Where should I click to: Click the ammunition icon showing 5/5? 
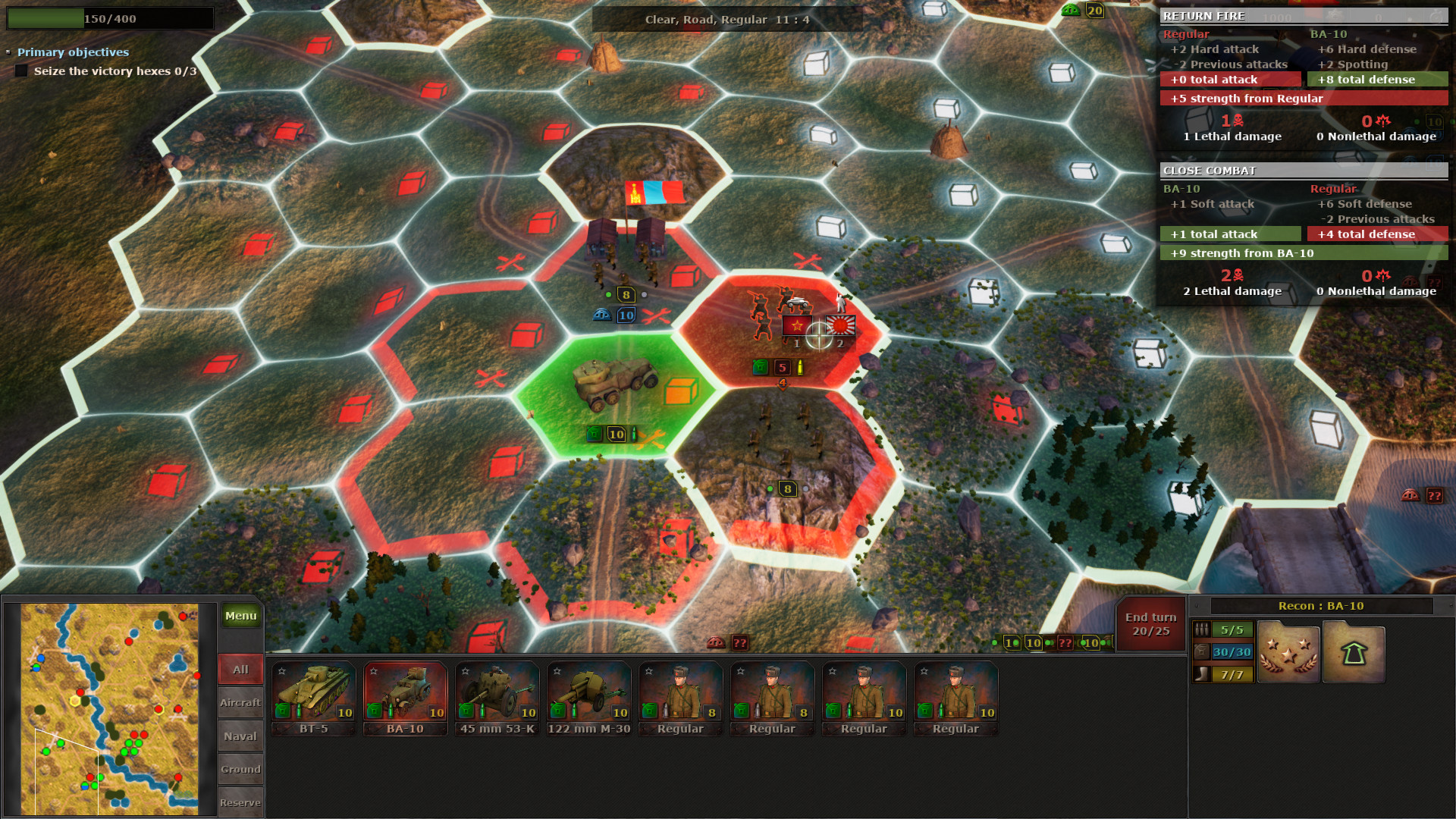coord(1203,628)
